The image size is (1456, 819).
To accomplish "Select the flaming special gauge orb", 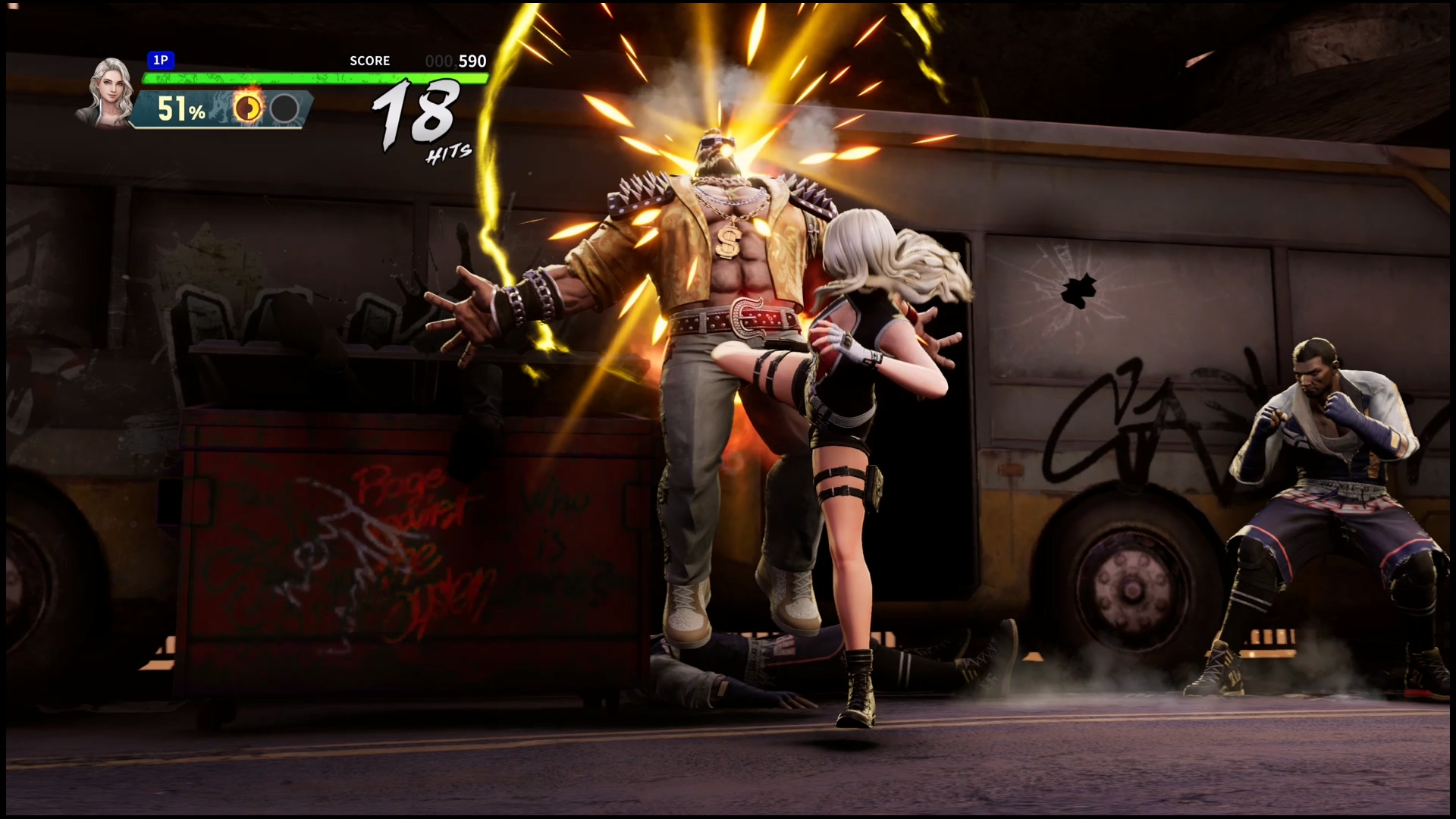I will pyautogui.click(x=246, y=108).
